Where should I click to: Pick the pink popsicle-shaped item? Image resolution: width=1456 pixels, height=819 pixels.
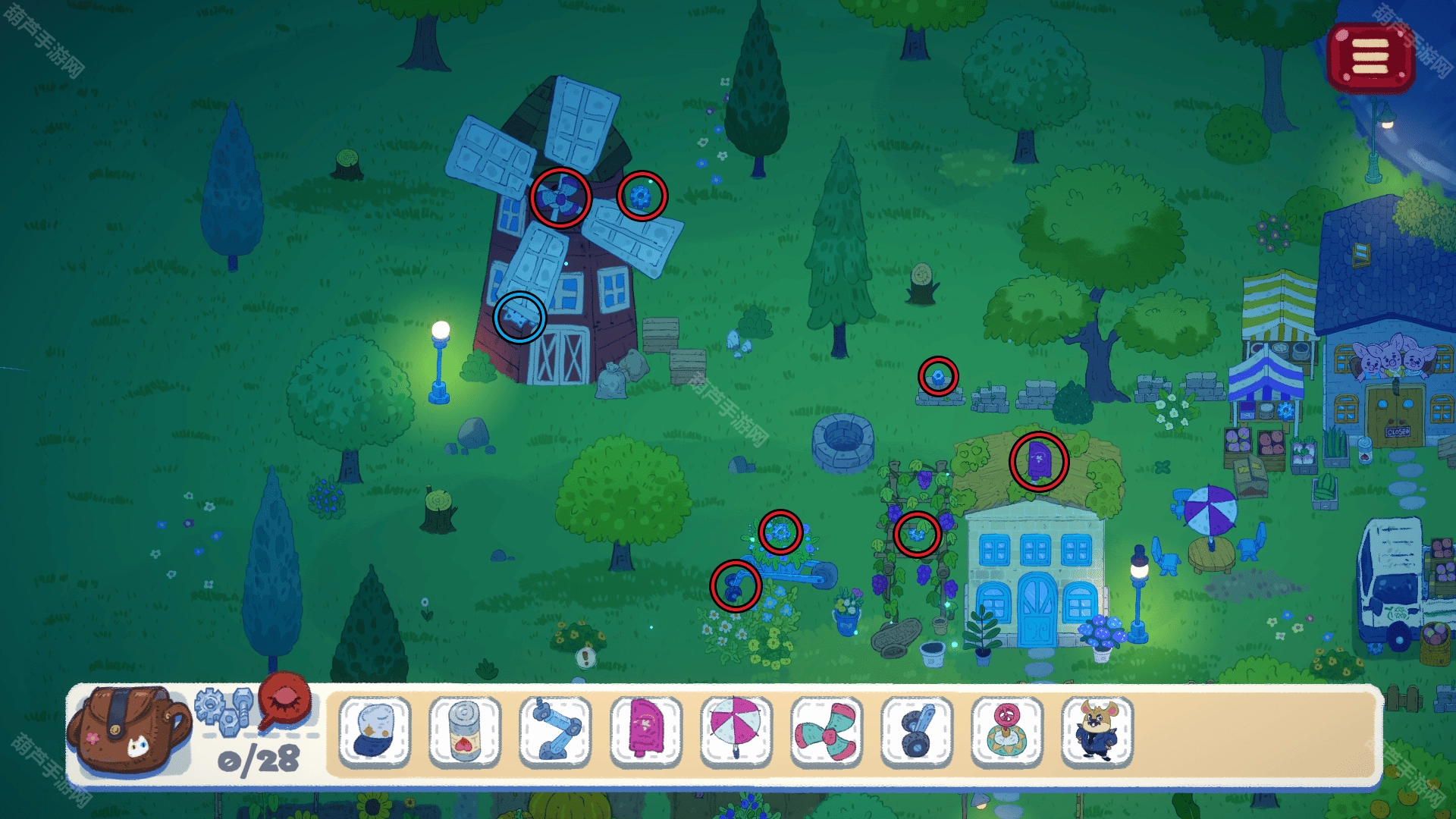(x=645, y=731)
